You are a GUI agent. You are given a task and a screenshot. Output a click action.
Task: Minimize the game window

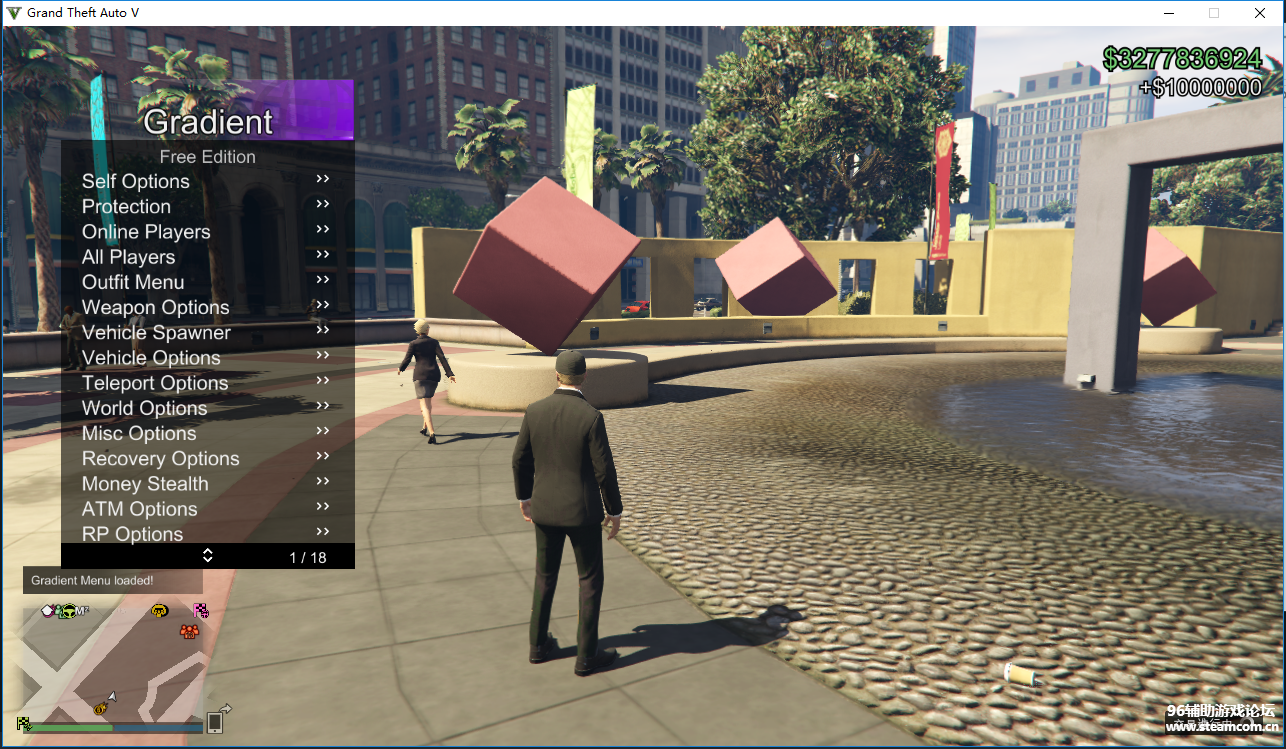tap(1168, 13)
